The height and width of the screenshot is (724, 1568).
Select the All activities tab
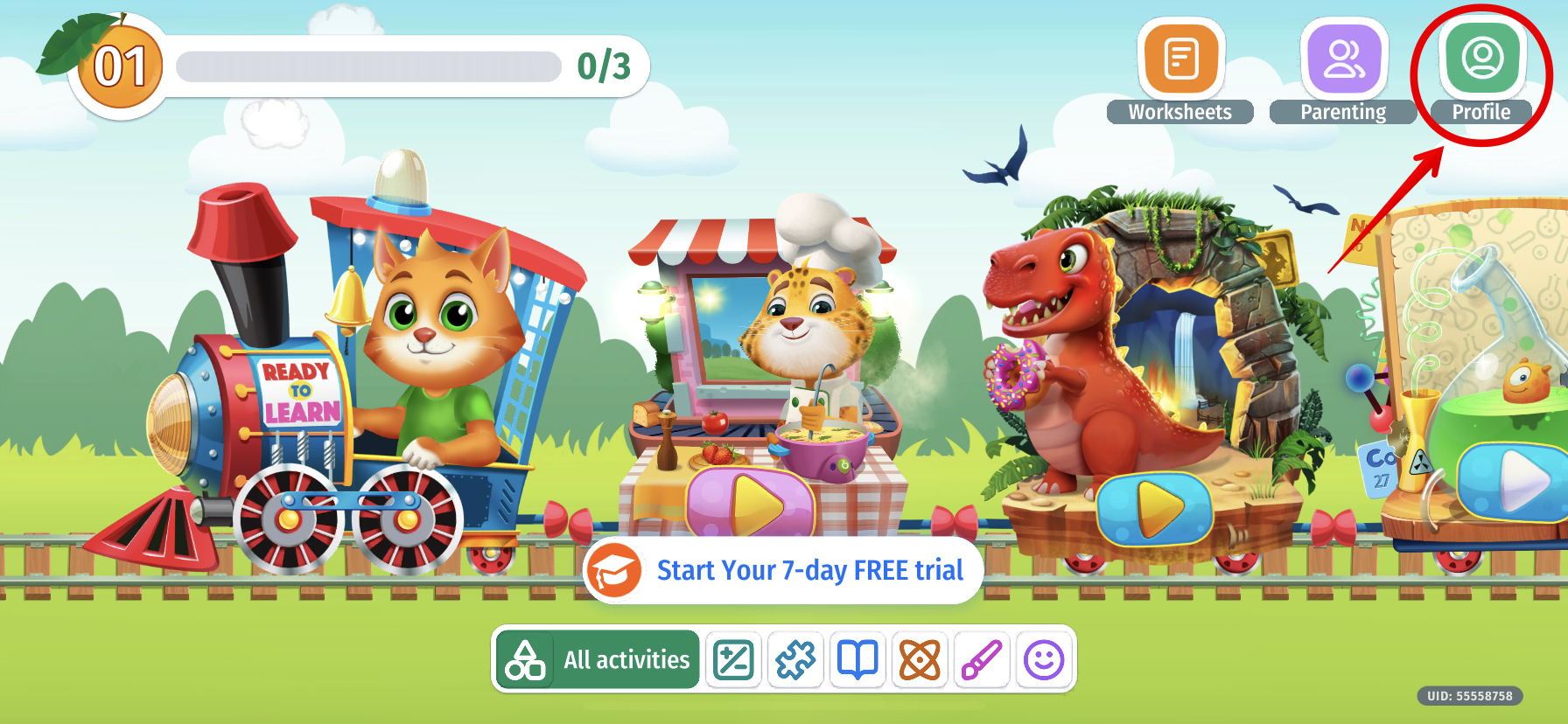click(x=598, y=659)
